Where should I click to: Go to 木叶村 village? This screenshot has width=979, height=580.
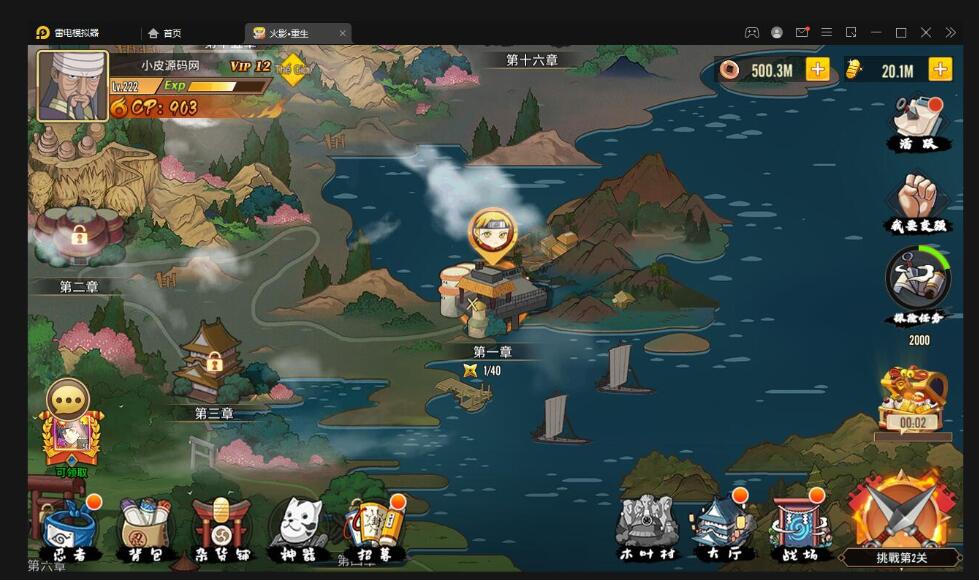click(x=646, y=526)
